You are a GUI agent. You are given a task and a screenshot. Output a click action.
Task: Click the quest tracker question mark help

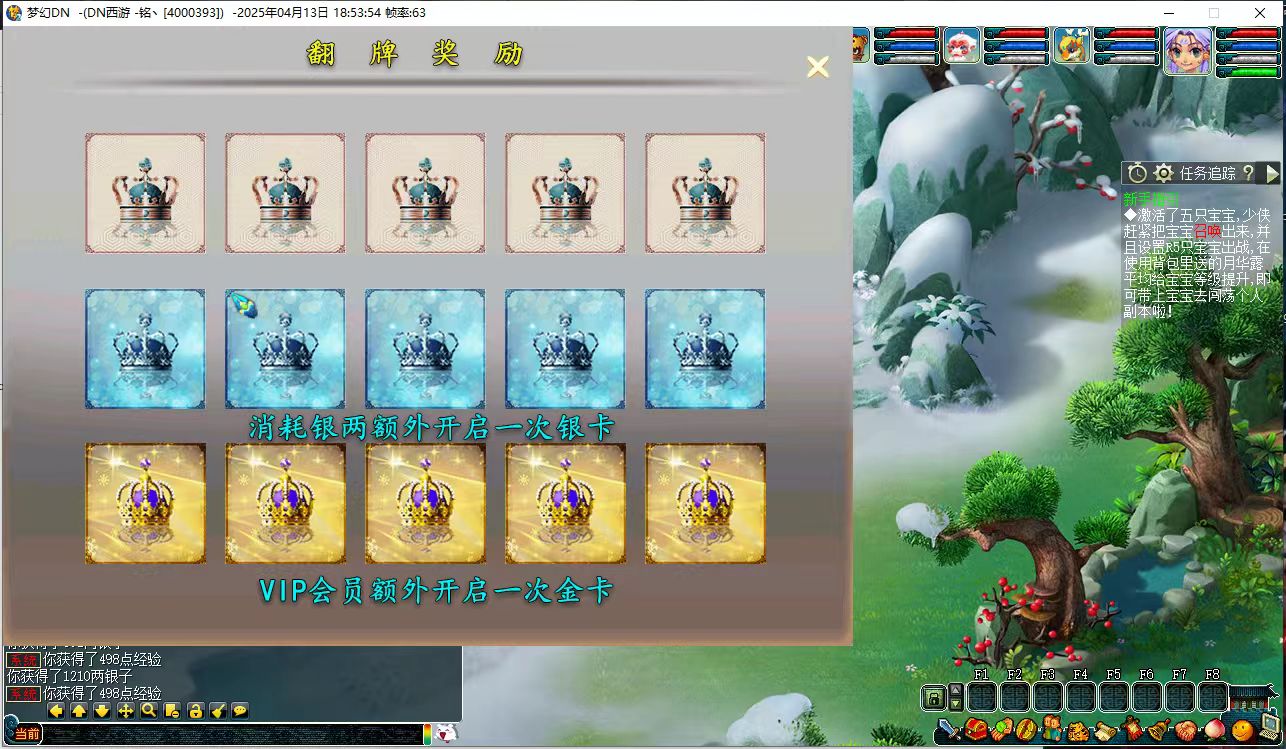click(1248, 173)
